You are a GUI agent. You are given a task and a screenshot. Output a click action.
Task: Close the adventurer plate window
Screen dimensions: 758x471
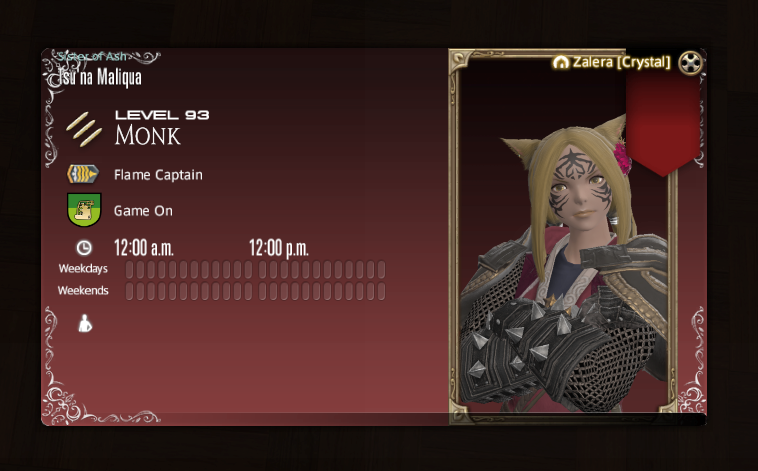tap(690, 63)
